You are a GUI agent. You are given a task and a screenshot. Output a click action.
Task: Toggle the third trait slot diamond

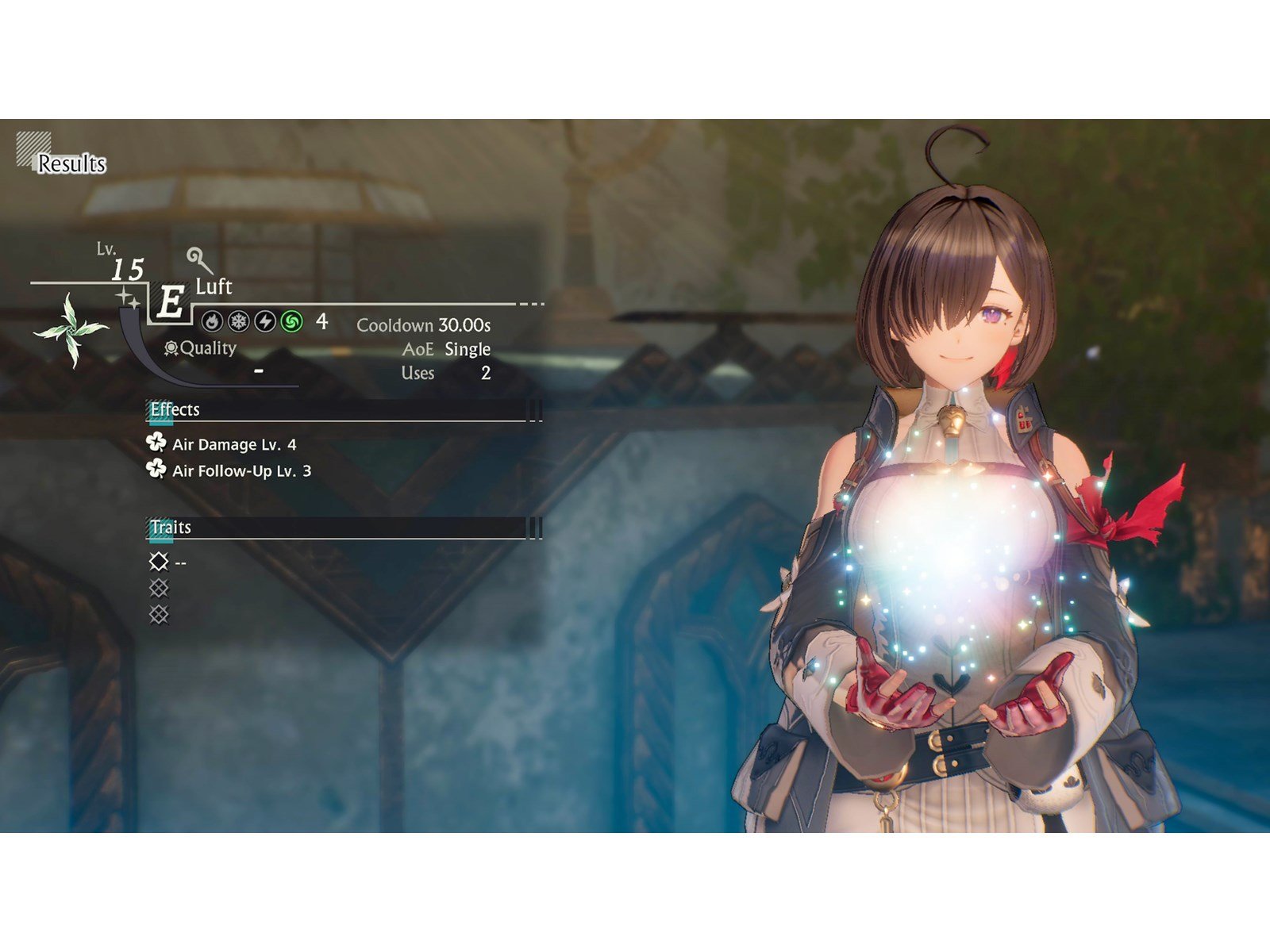[160, 613]
